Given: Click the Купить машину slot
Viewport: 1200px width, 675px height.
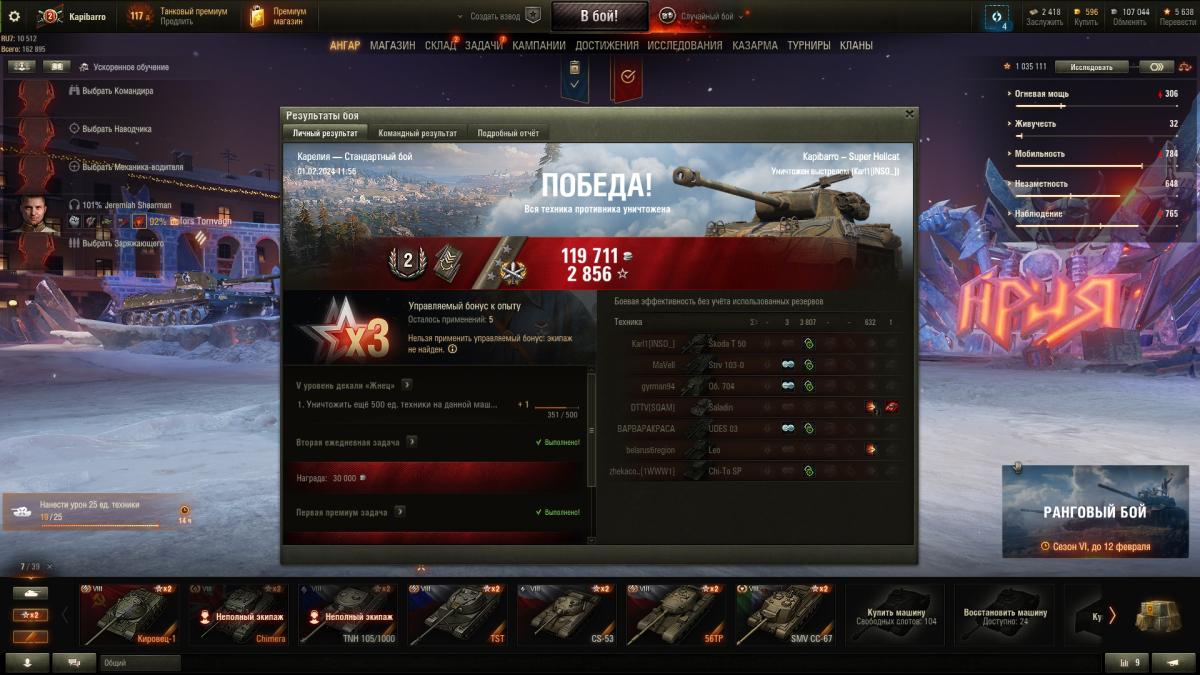Looking at the screenshot, I should [x=895, y=614].
